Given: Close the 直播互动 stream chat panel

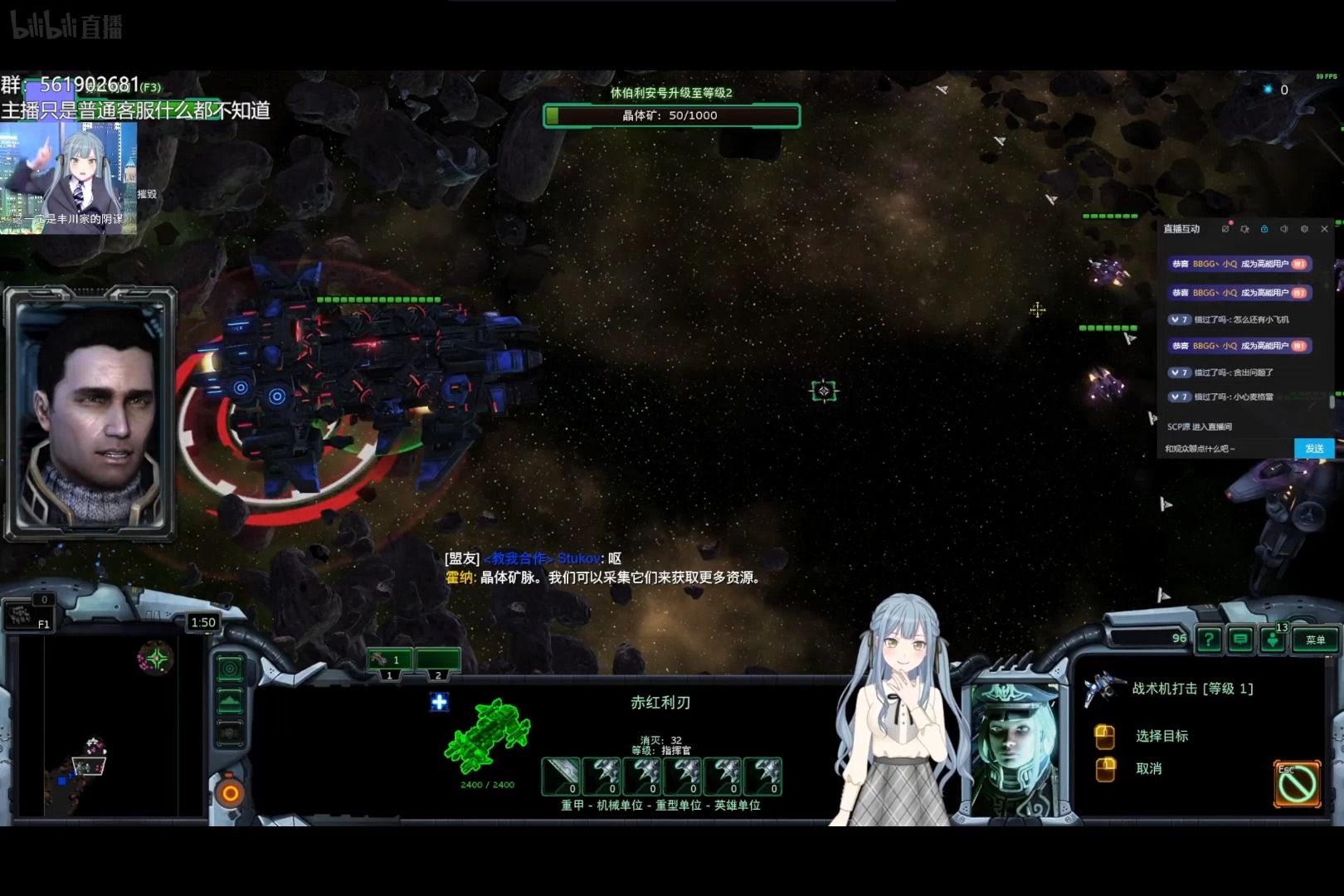Looking at the screenshot, I should [x=1324, y=229].
